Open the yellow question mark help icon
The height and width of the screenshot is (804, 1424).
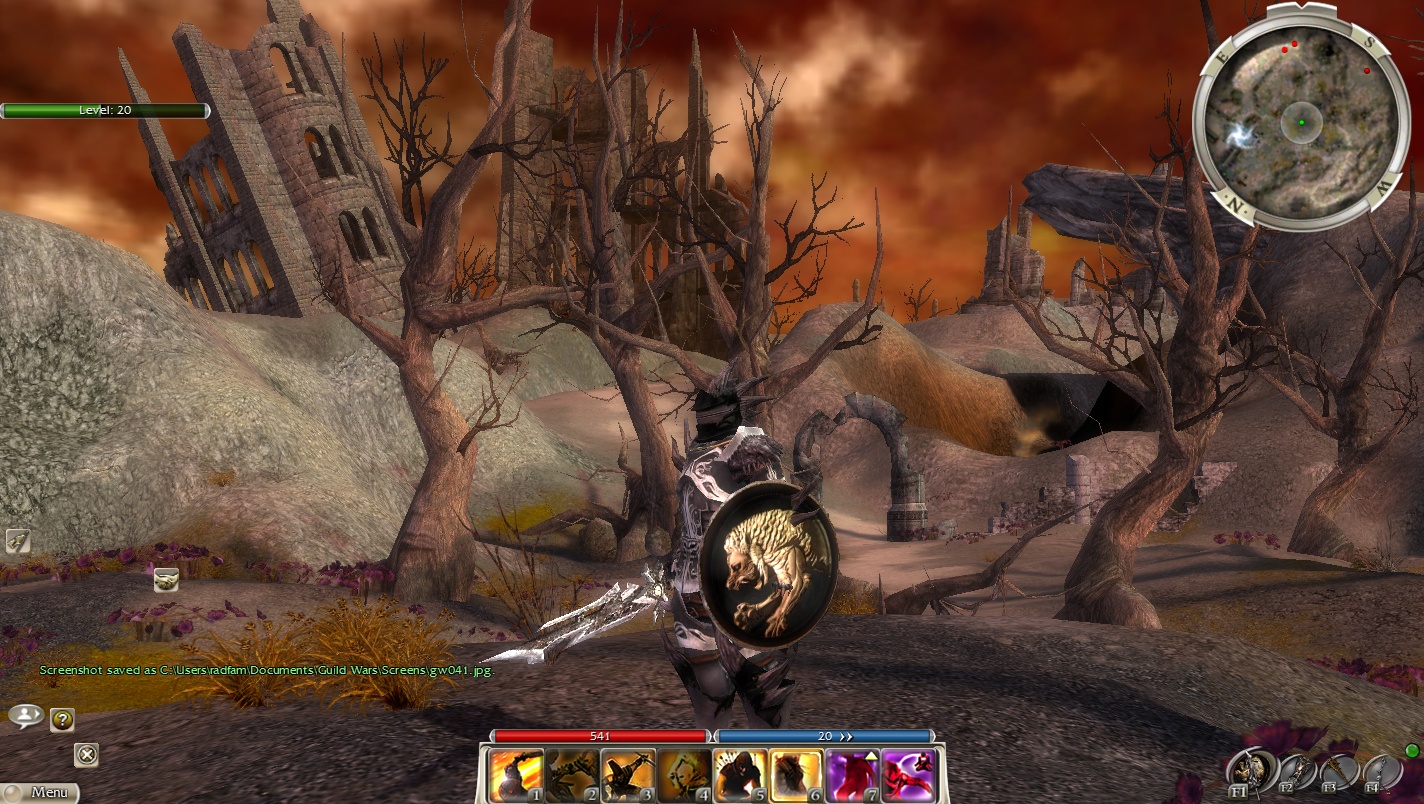(62, 719)
